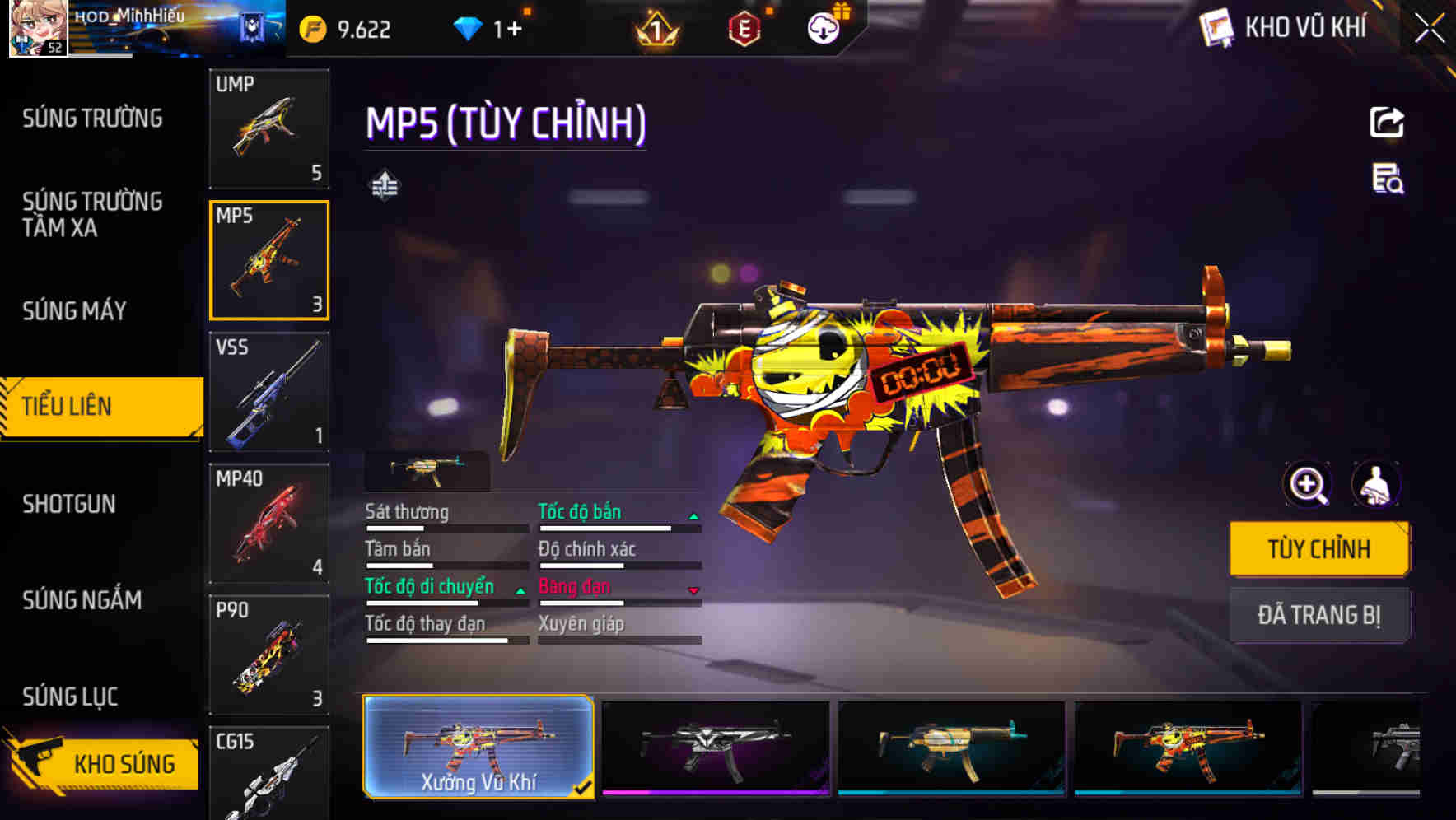Show the character preview icon
Screen dimensions: 1456x820
(x=1376, y=484)
